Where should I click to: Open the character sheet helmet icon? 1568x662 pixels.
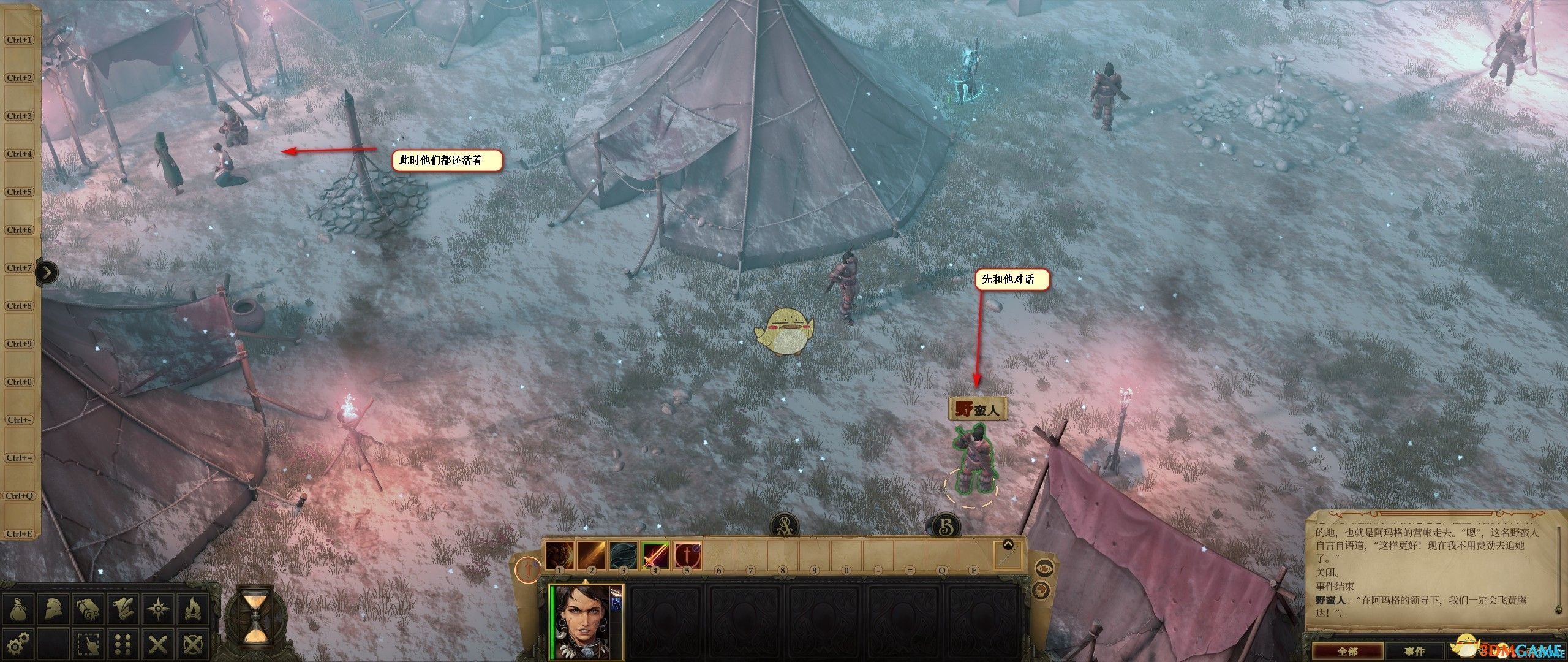pos(54,609)
